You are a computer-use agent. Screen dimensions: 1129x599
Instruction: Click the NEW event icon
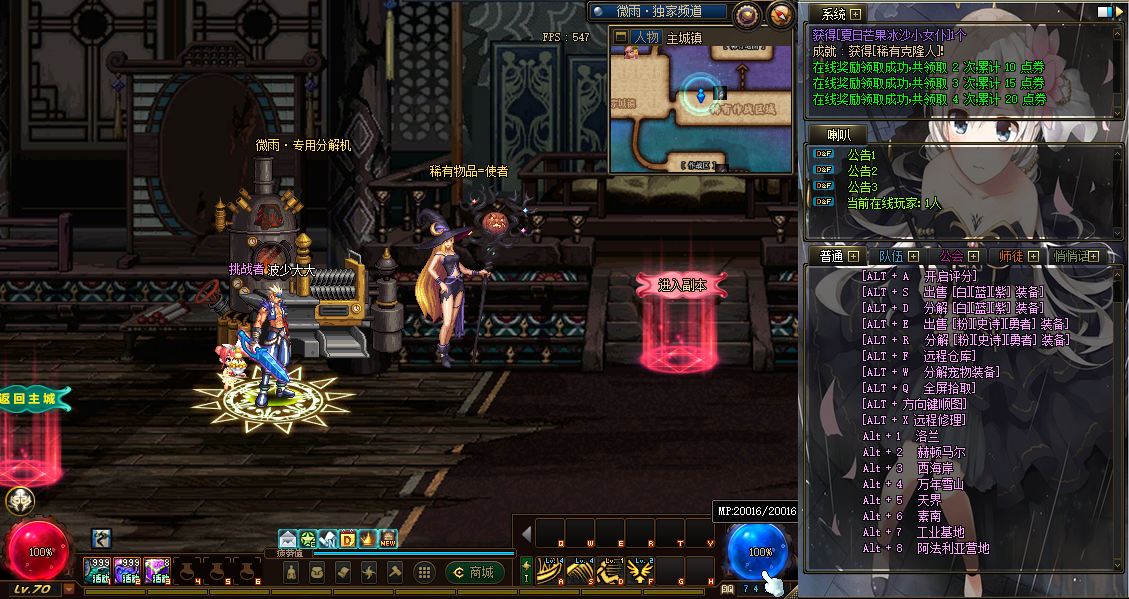click(x=388, y=539)
